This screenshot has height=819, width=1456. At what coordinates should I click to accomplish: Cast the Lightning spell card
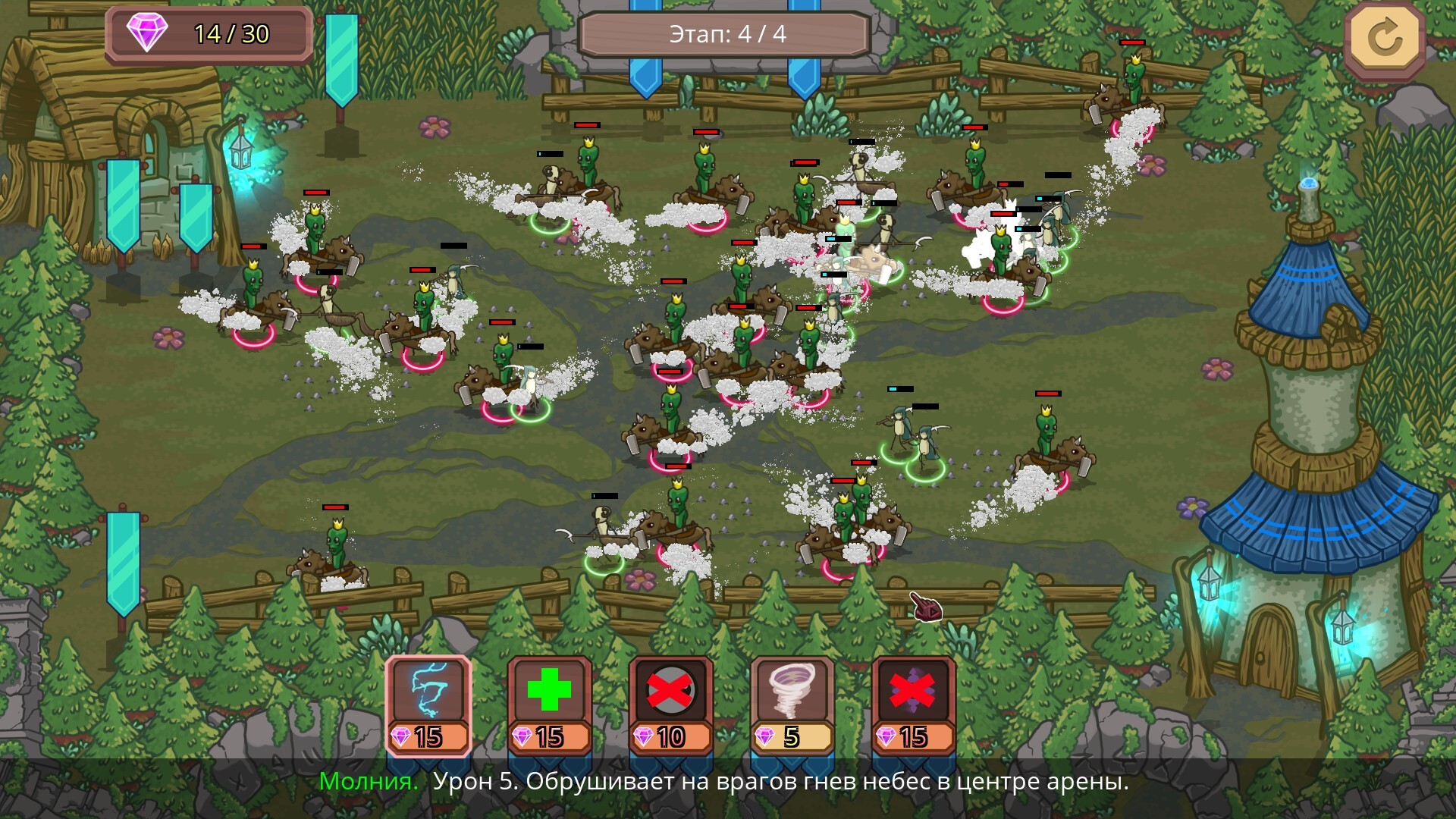click(428, 705)
